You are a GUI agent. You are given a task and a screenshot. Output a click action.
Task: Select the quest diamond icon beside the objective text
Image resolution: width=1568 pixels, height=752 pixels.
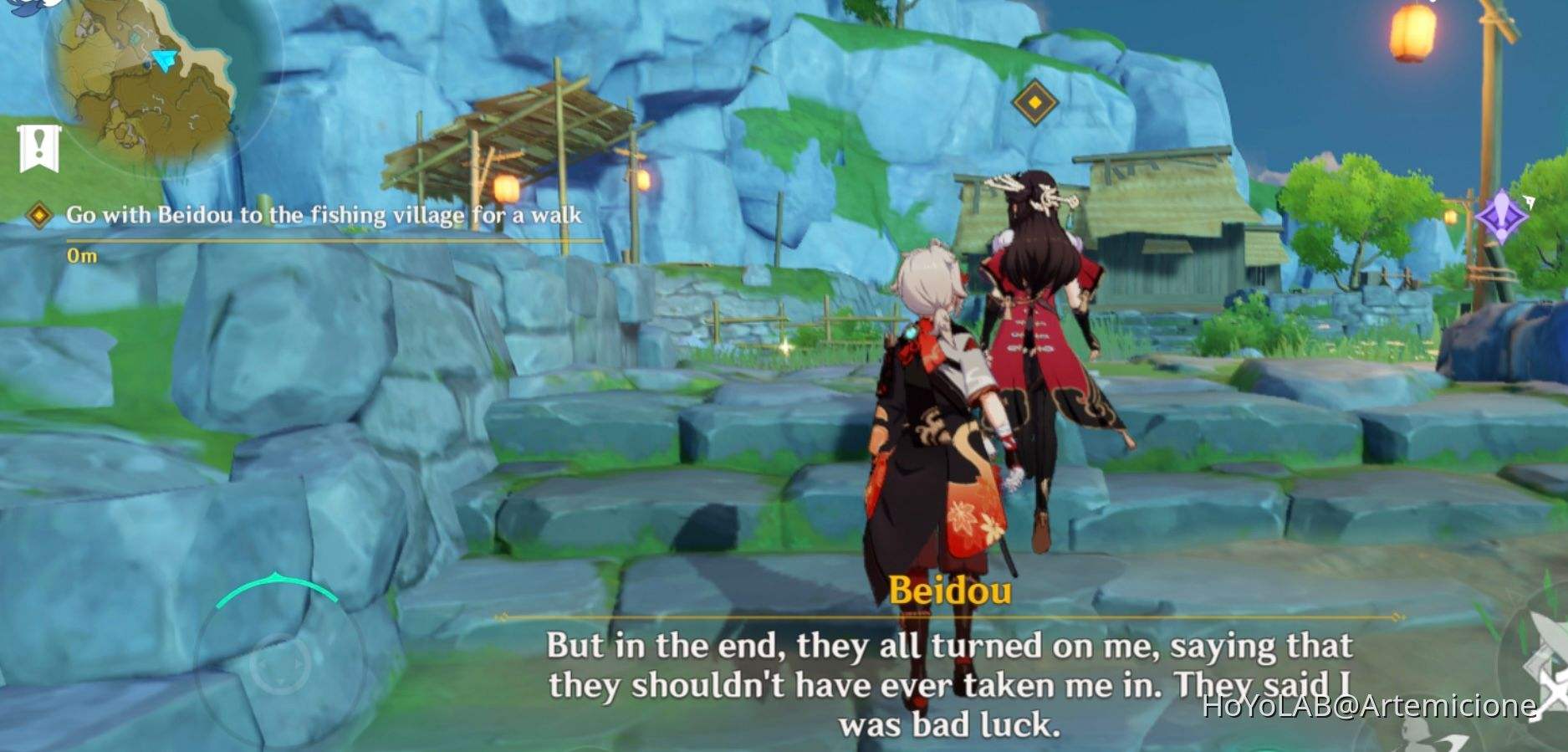click(38, 214)
